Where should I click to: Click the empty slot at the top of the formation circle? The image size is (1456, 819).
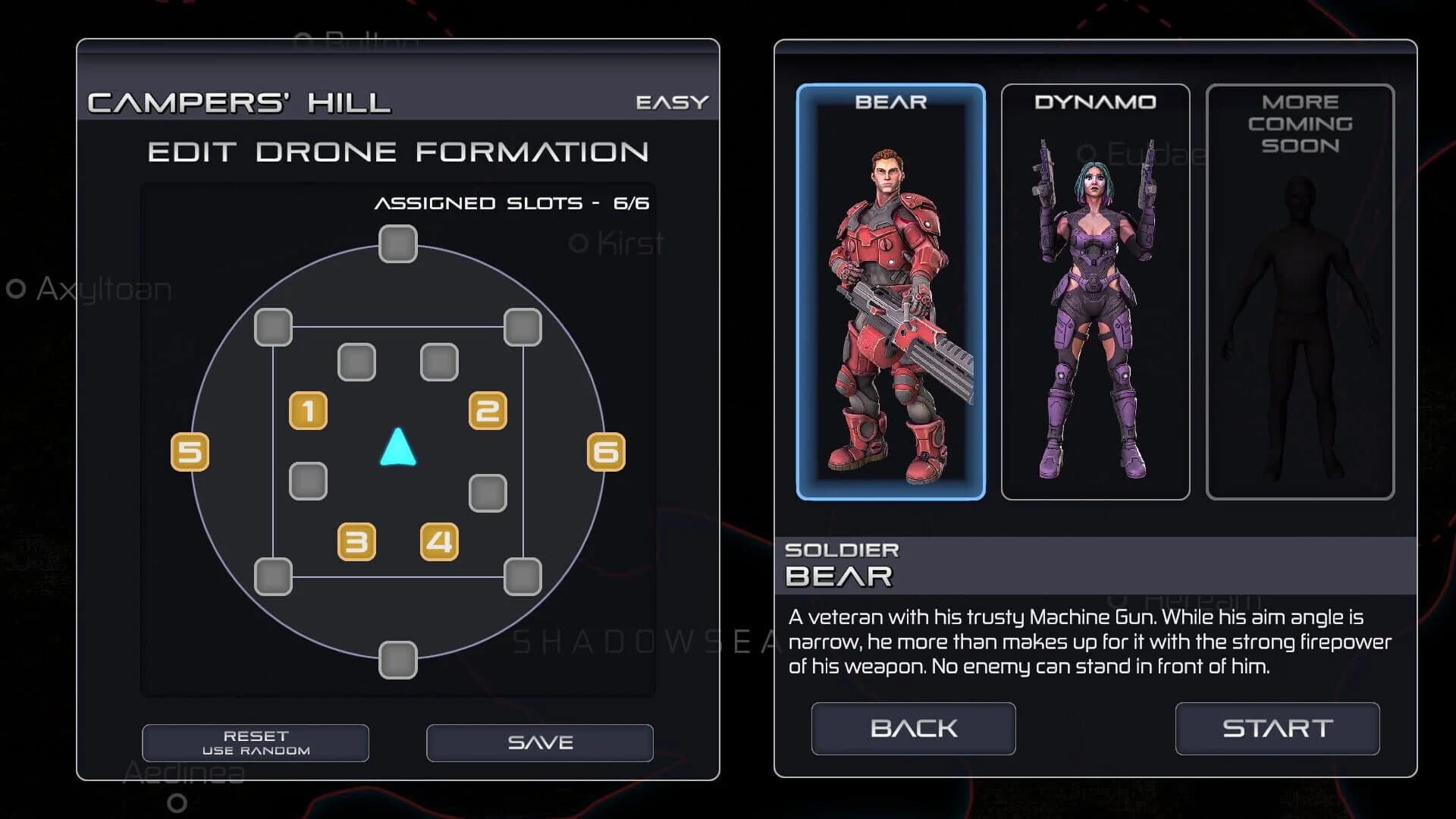[397, 243]
